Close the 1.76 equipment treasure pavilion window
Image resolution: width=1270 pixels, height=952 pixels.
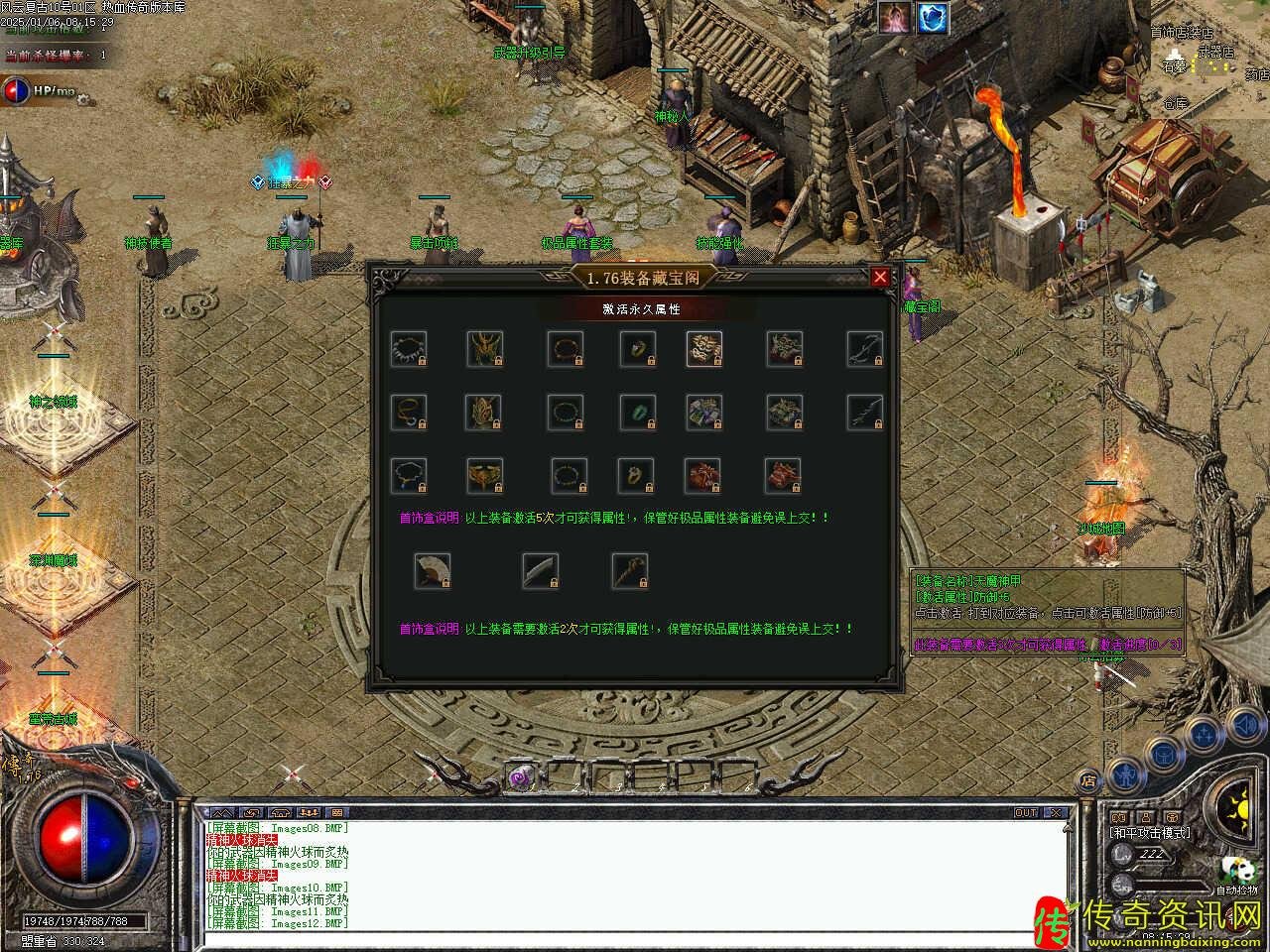coord(880,278)
